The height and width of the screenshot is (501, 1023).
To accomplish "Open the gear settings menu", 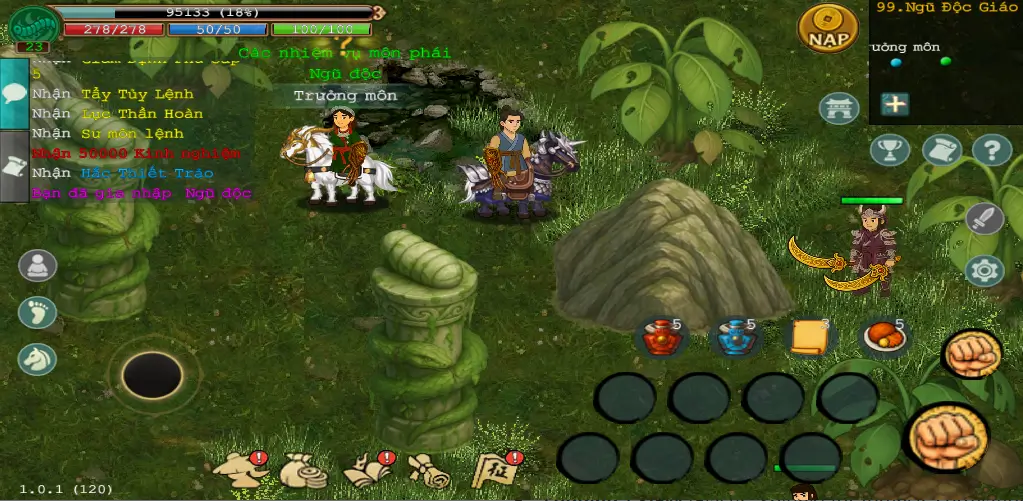I will pyautogui.click(x=984, y=270).
